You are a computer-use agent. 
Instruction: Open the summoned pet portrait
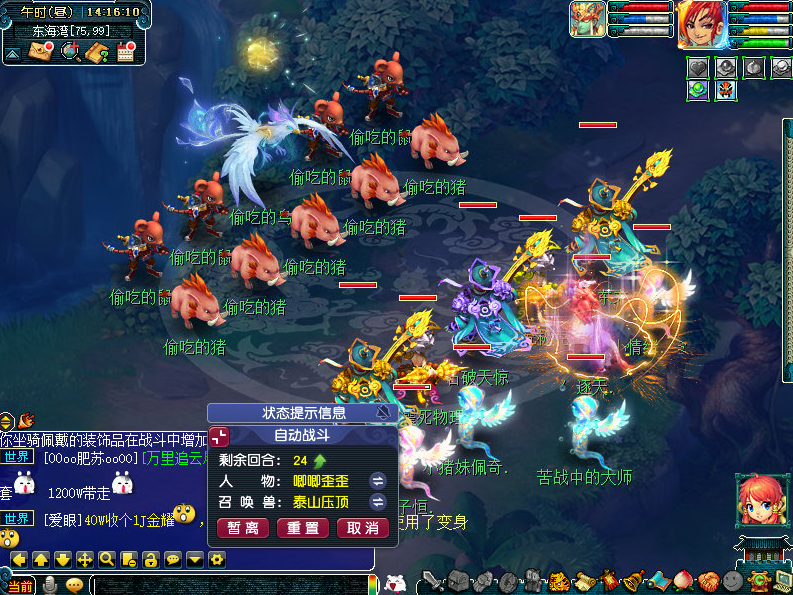(x=588, y=18)
